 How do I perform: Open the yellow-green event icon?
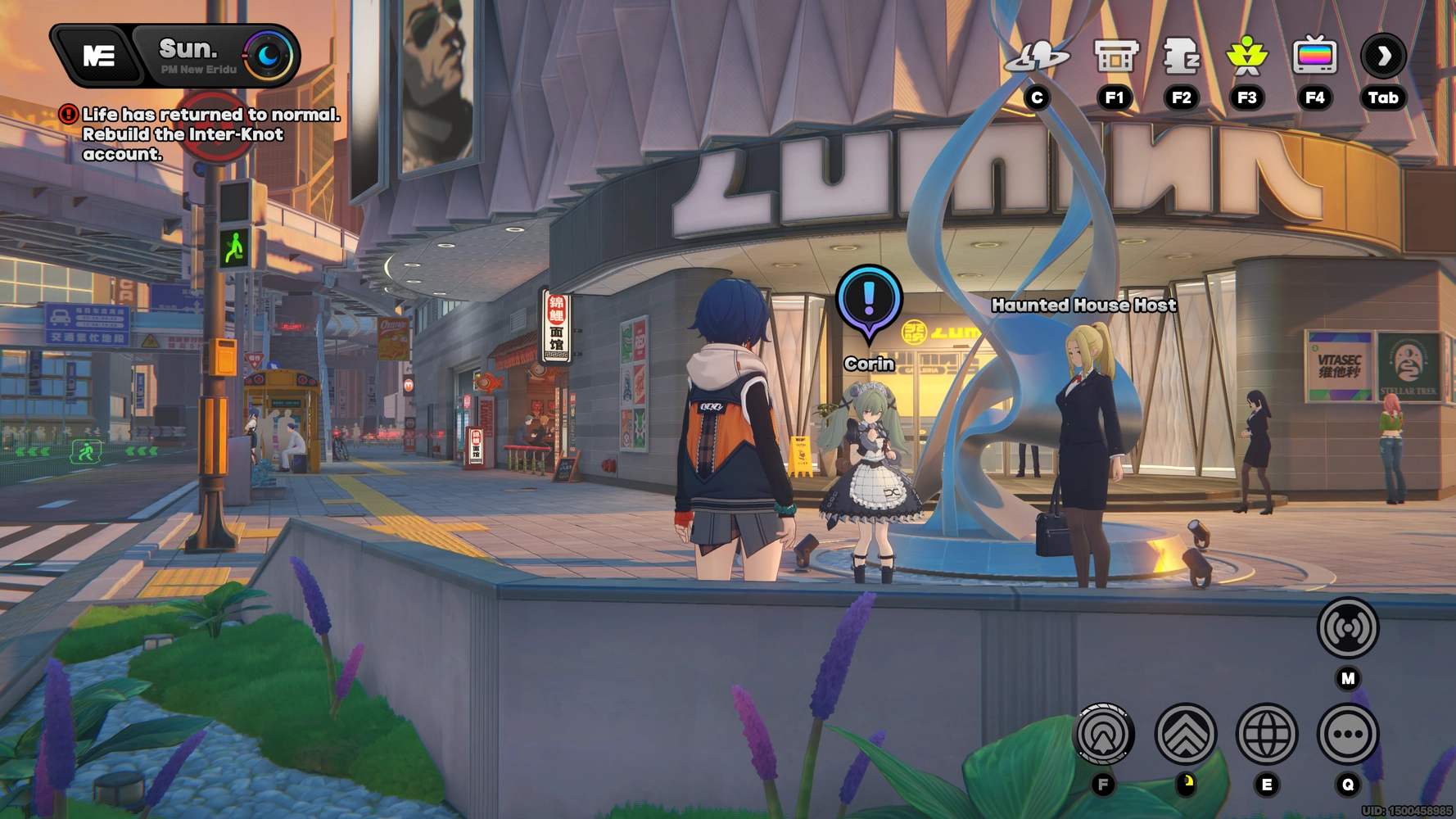pyautogui.click(x=1246, y=57)
